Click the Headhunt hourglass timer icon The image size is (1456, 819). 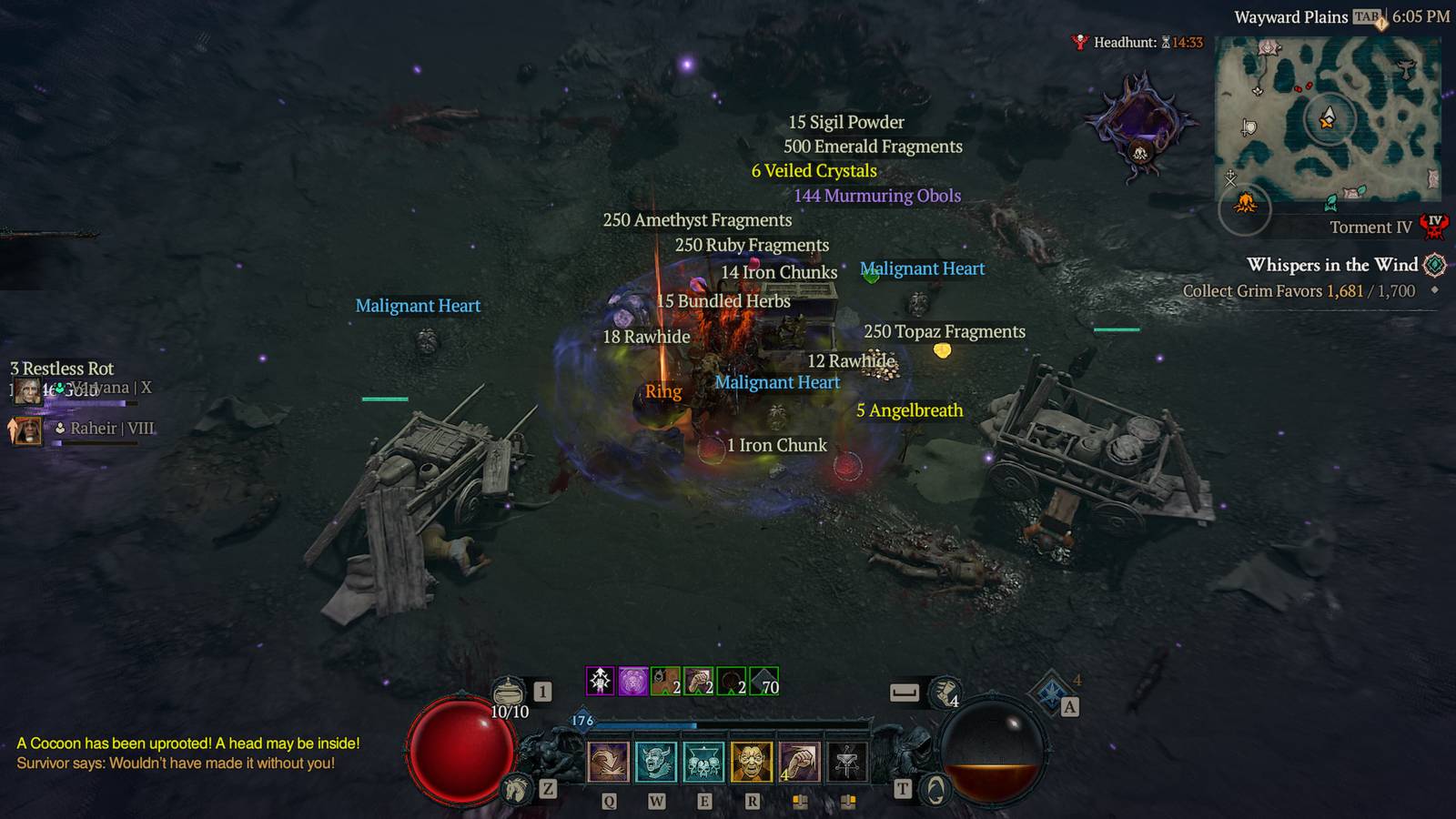(x=1165, y=40)
